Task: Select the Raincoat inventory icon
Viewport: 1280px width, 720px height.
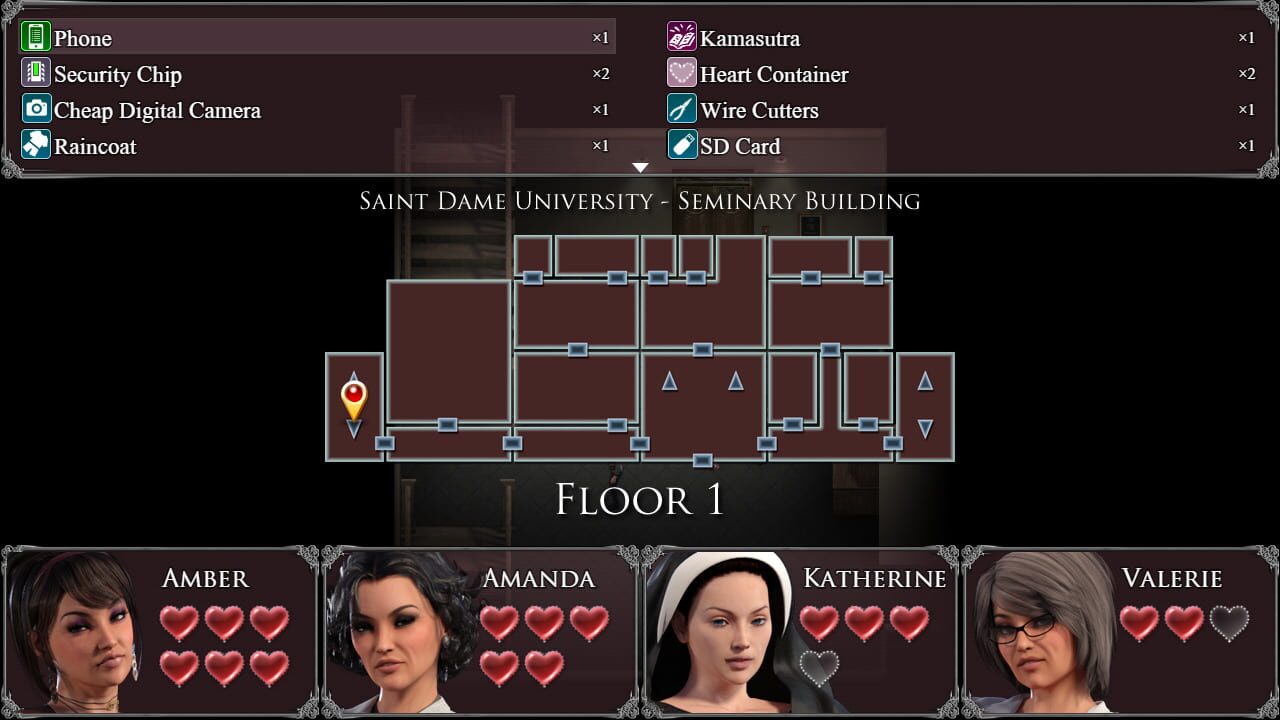Action: point(34,145)
